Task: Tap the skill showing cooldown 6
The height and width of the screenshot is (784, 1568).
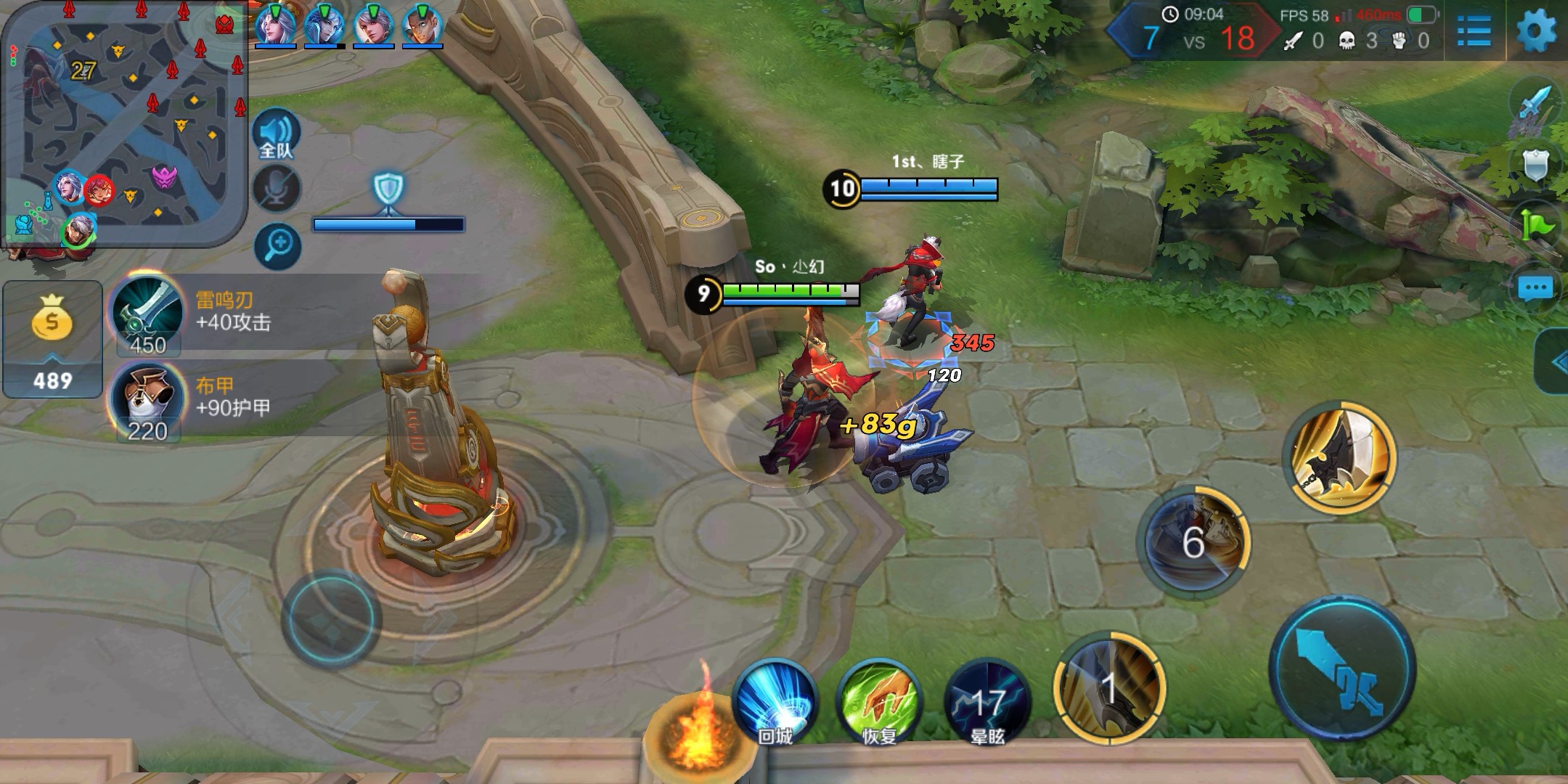Action: [1193, 542]
